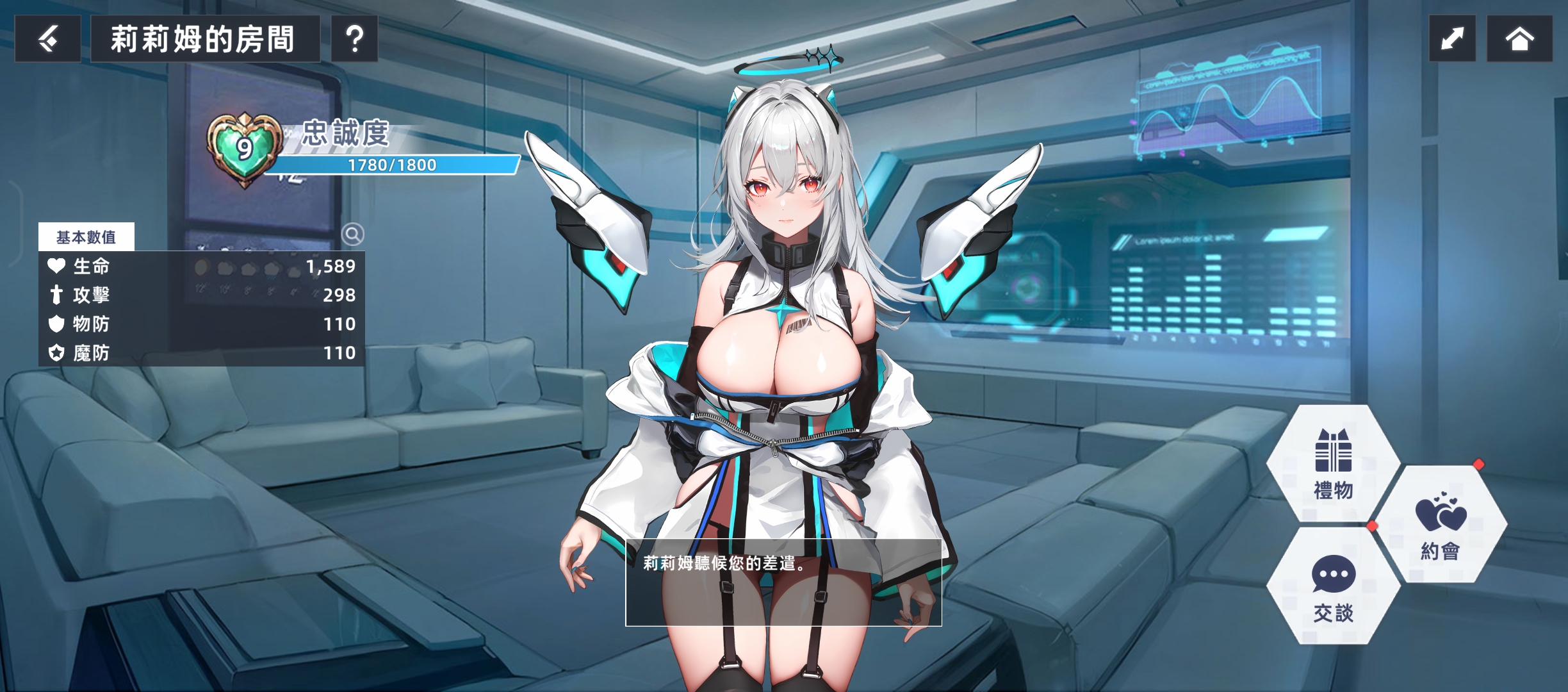Image resolution: width=1568 pixels, height=692 pixels.
Task: Show detailed stats with magnifier icon
Action: [352, 235]
